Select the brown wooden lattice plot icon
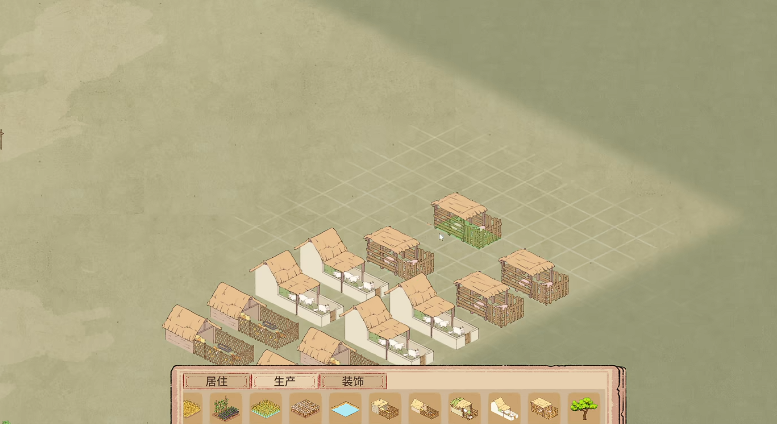This screenshot has width=777, height=424. [304, 409]
